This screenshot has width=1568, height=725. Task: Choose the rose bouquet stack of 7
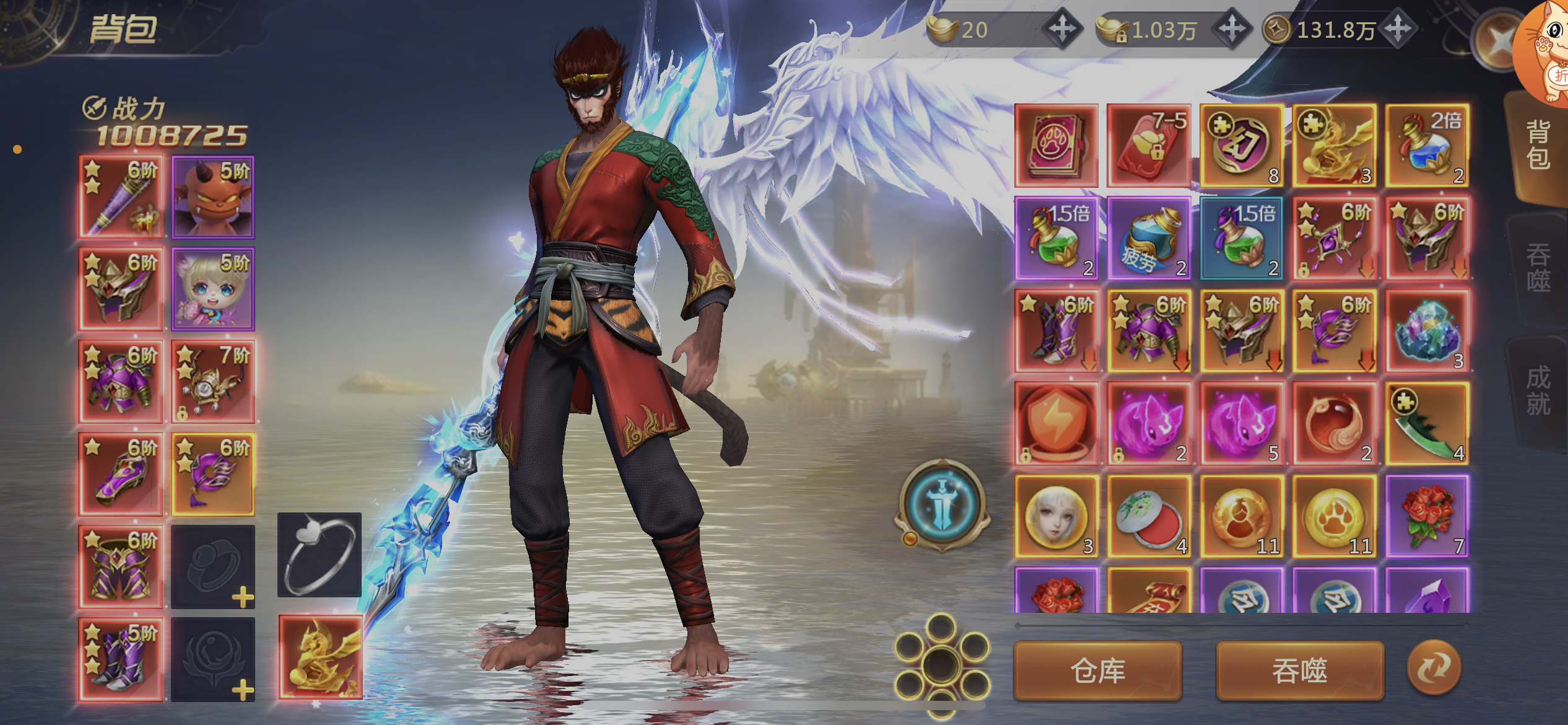[1427, 516]
